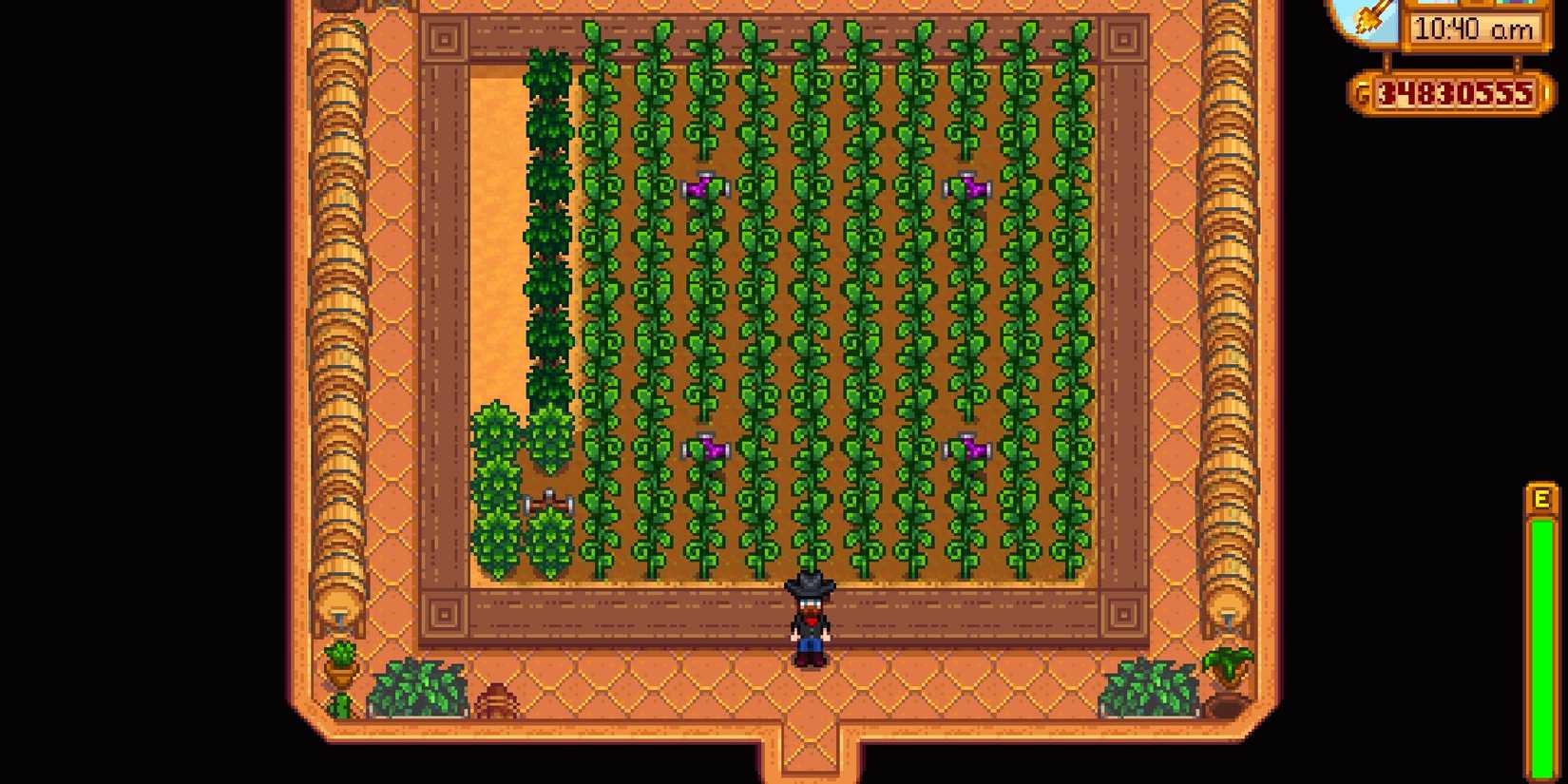This screenshot has width=1568, height=784.
Task: Click the gold coin G icon beside money counter
Action: click(1366, 94)
